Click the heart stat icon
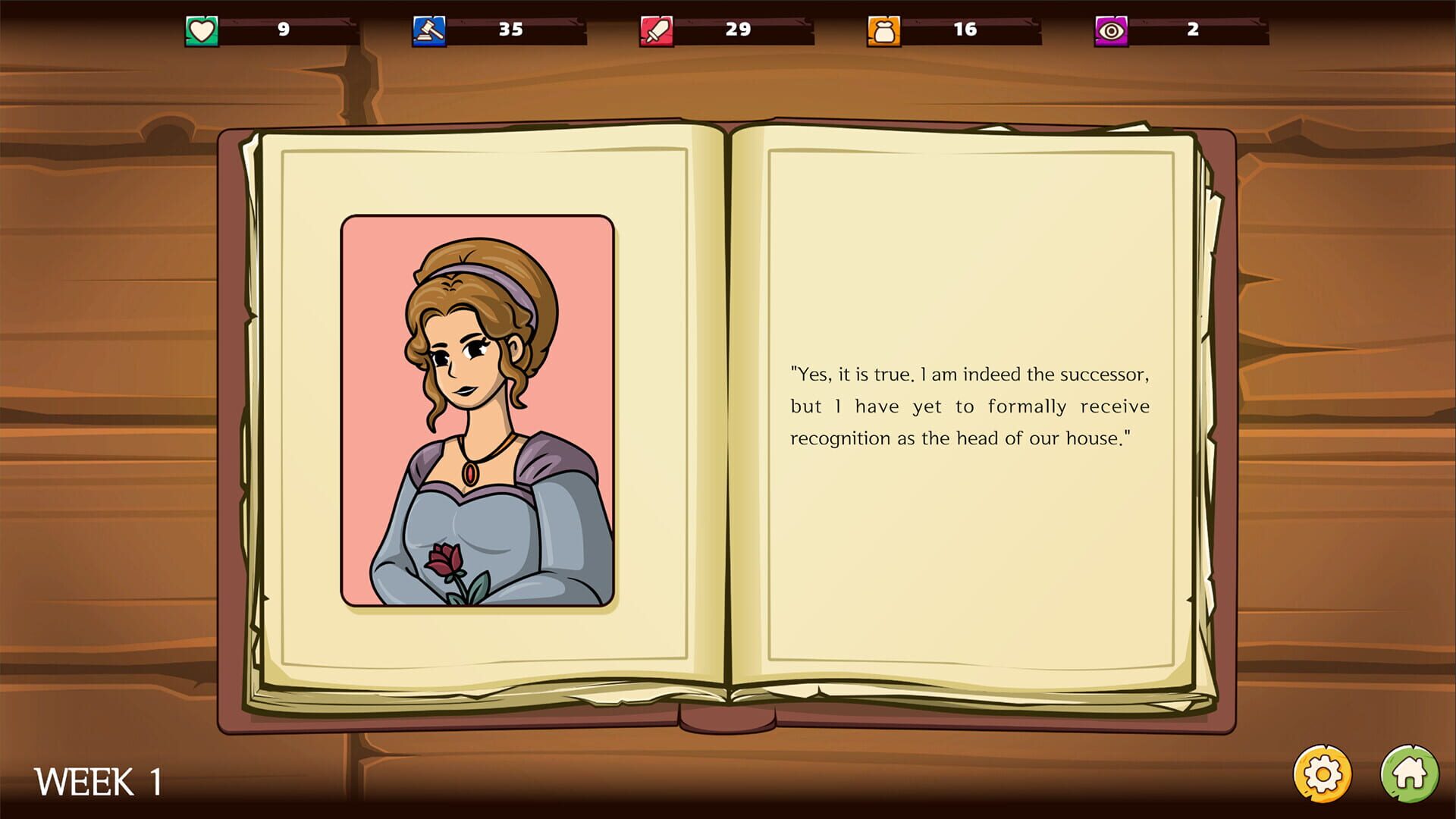The width and height of the screenshot is (1456, 819). [201, 30]
